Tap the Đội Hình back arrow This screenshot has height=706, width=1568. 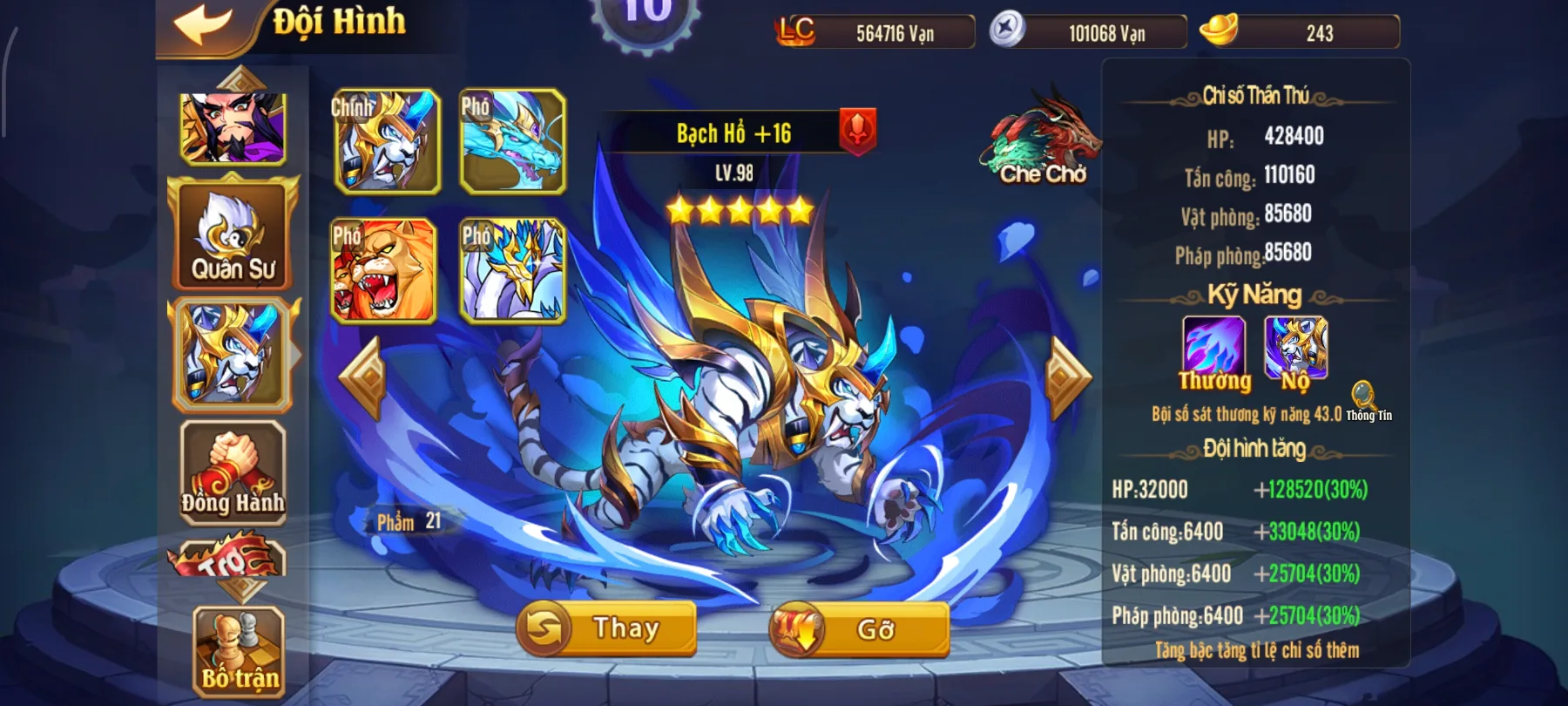(x=204, y=22)
